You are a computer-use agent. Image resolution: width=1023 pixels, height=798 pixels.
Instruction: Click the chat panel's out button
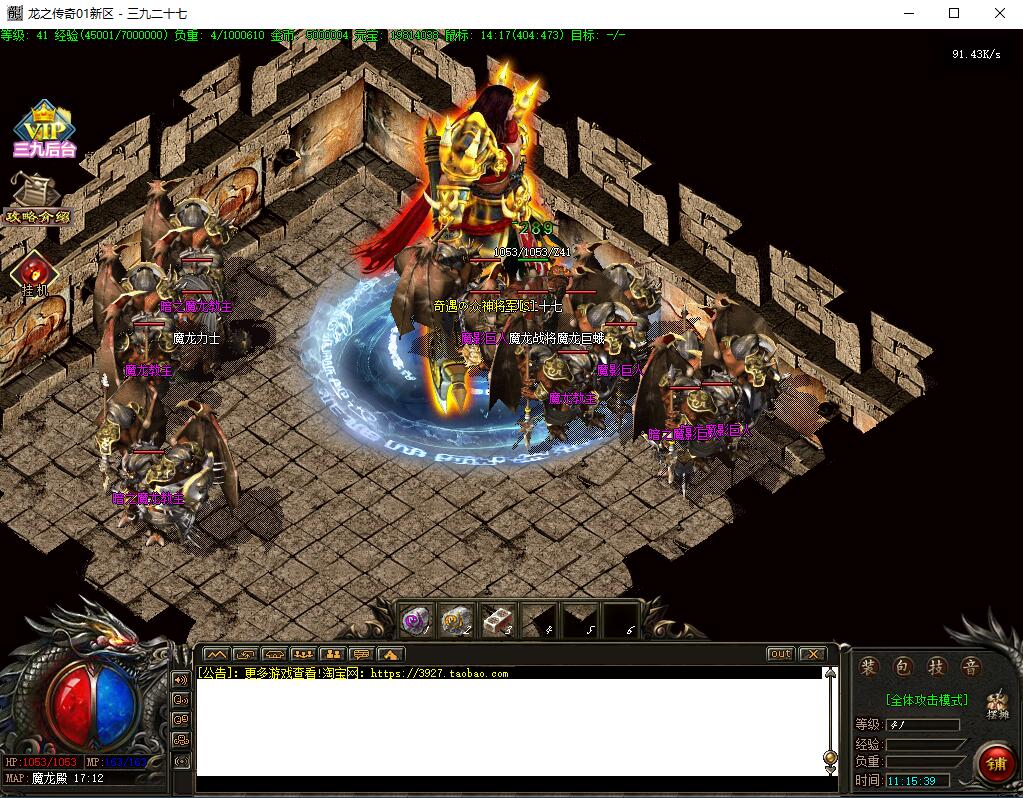pyautogui.click(x=780, y=654)
